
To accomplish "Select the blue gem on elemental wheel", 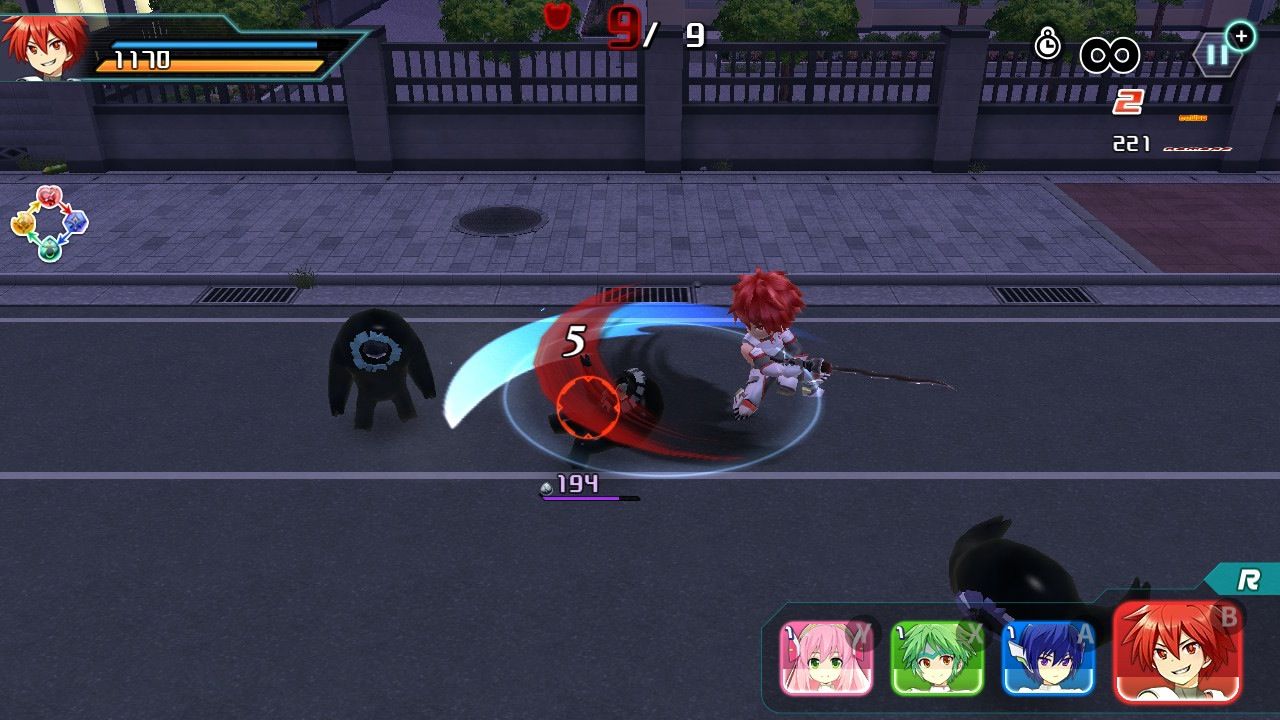I will 75,222.
